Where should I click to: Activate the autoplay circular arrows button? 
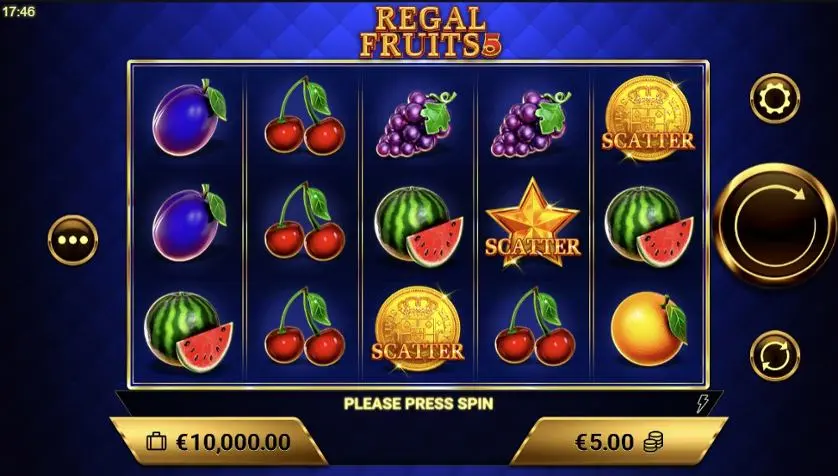coord(774,355)
